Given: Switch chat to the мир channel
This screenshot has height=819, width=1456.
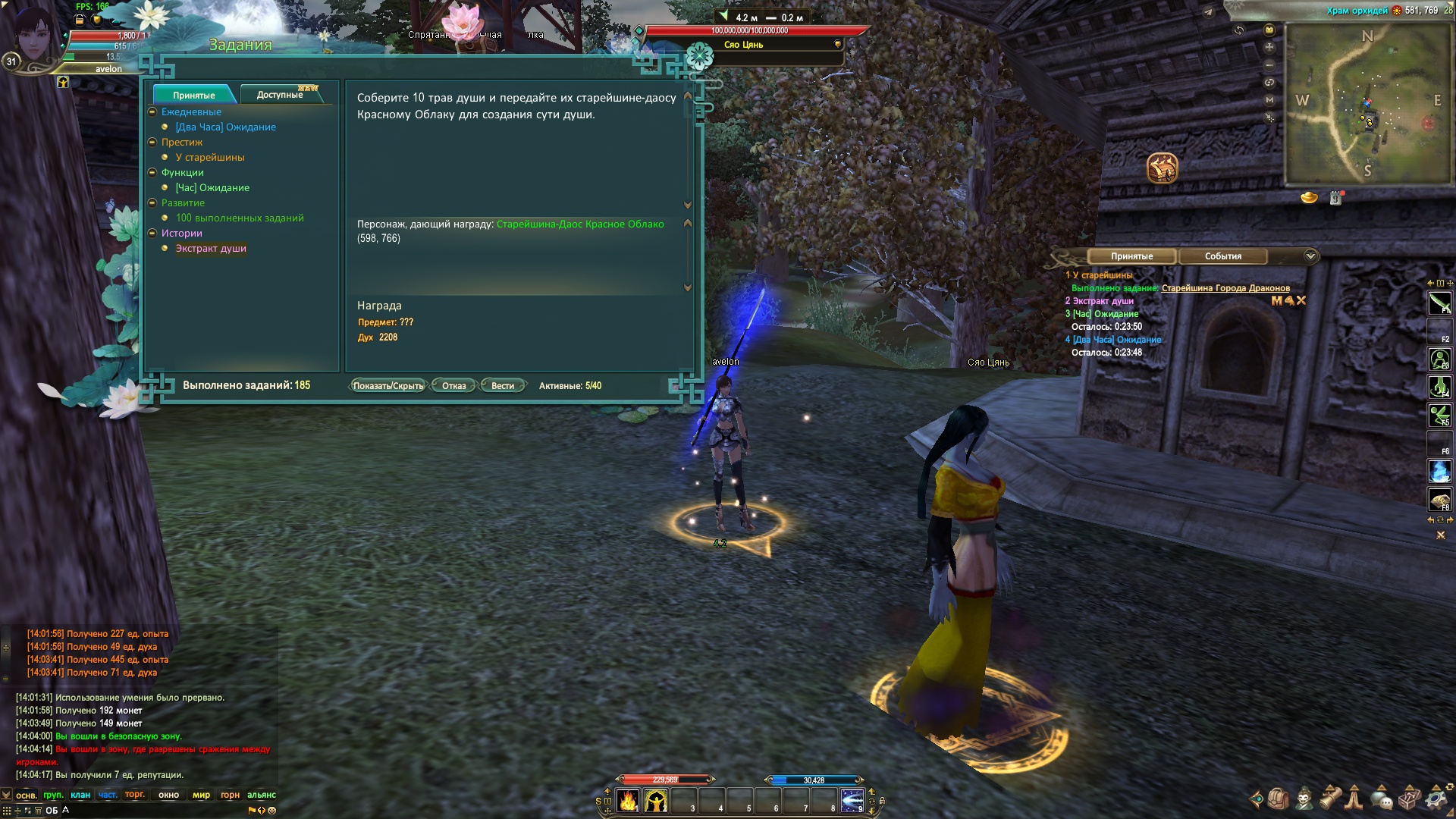Looking at the screenshot, I should [201, 795].
